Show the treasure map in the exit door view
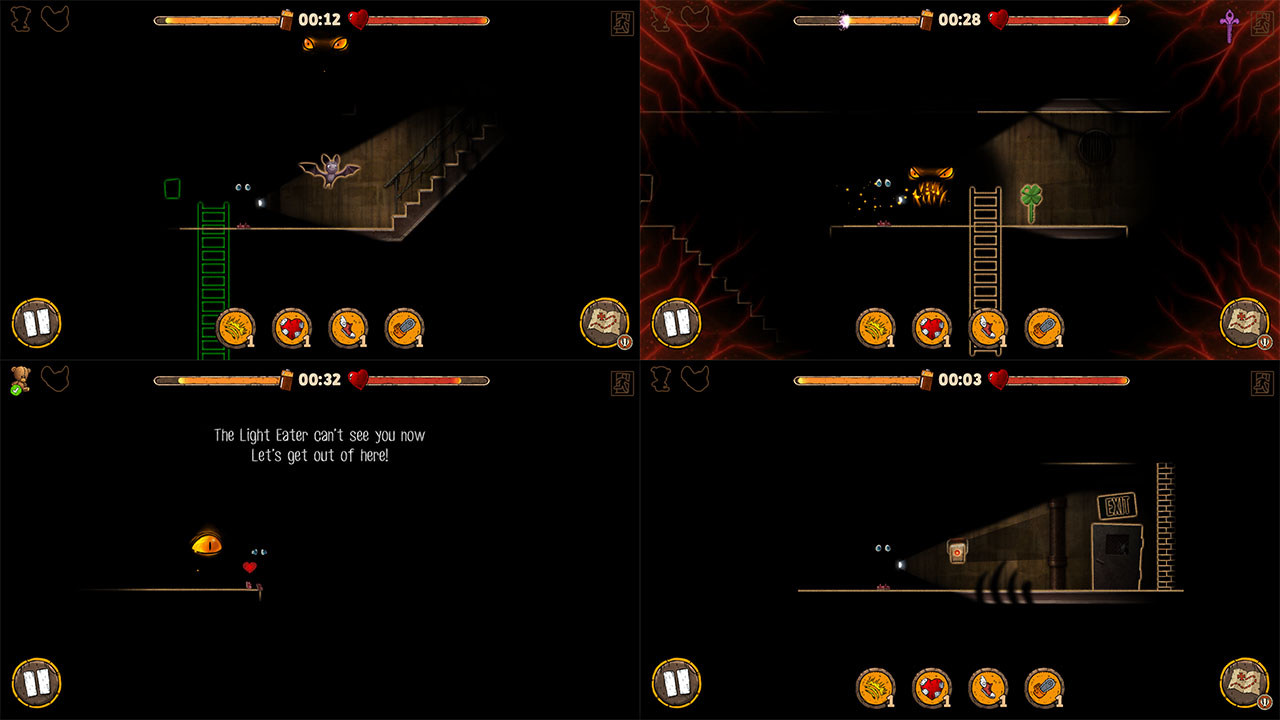1280x720 pixels. (1244, 683)
